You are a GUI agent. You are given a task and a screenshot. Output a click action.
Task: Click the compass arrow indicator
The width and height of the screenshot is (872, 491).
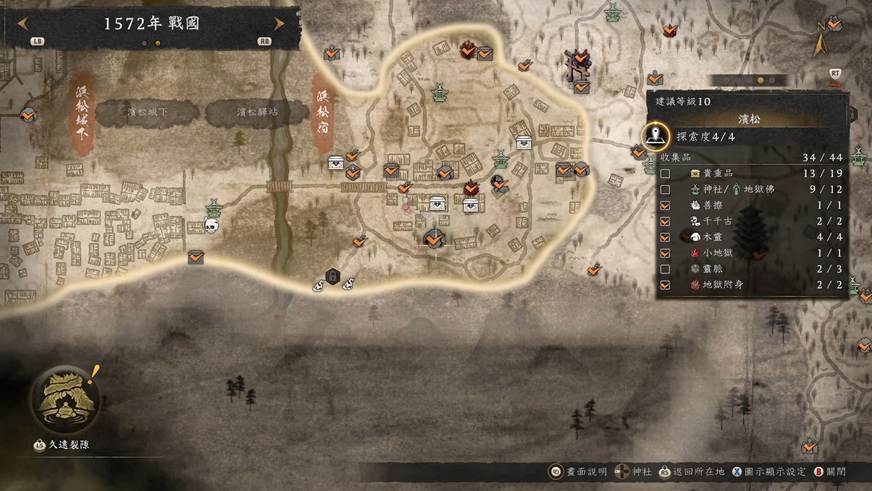tap(820, 41)
